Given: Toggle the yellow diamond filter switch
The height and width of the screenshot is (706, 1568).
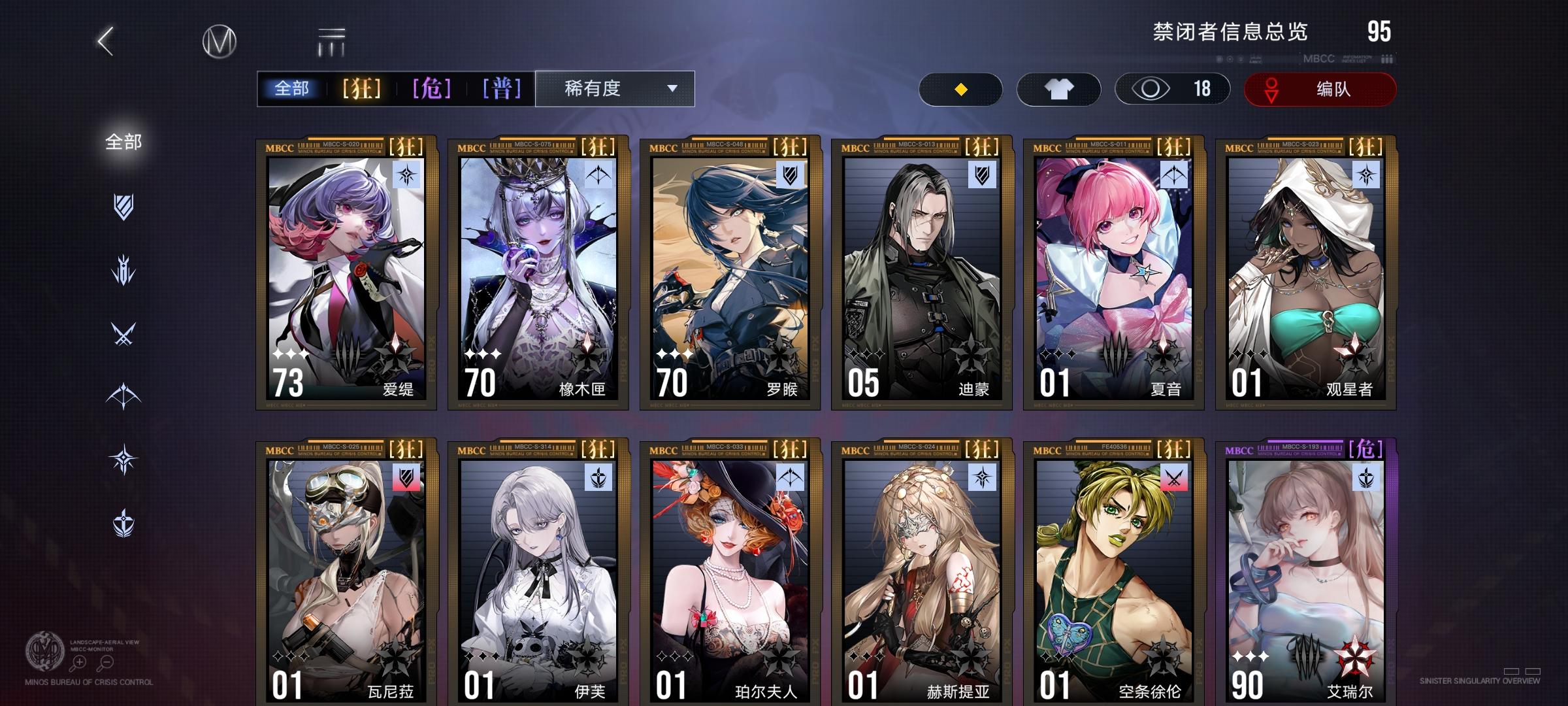Looking at the screenshot, I should [x=960, y=88].
